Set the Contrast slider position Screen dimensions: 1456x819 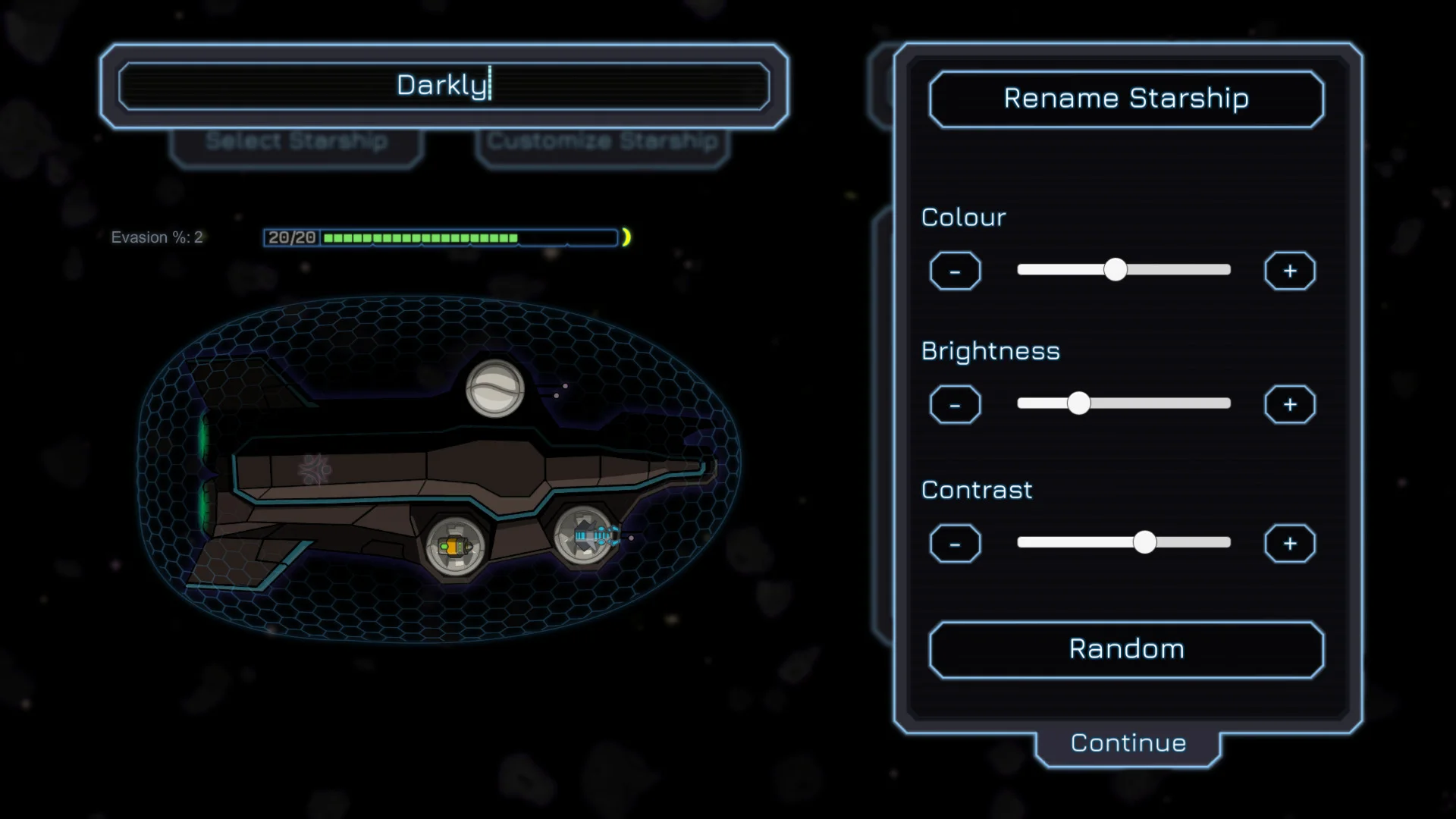pyautogui.click(x=1144, y=542)
